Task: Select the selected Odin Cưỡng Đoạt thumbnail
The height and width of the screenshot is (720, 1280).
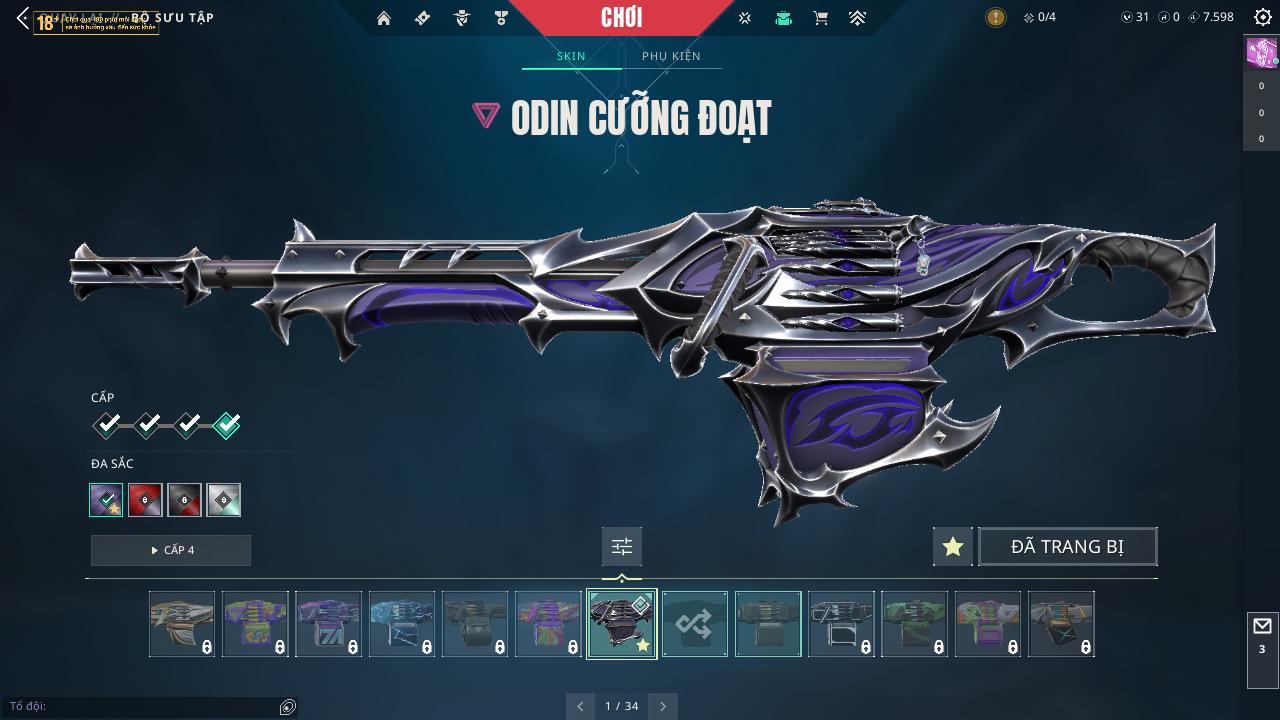Action: point(622,624)
